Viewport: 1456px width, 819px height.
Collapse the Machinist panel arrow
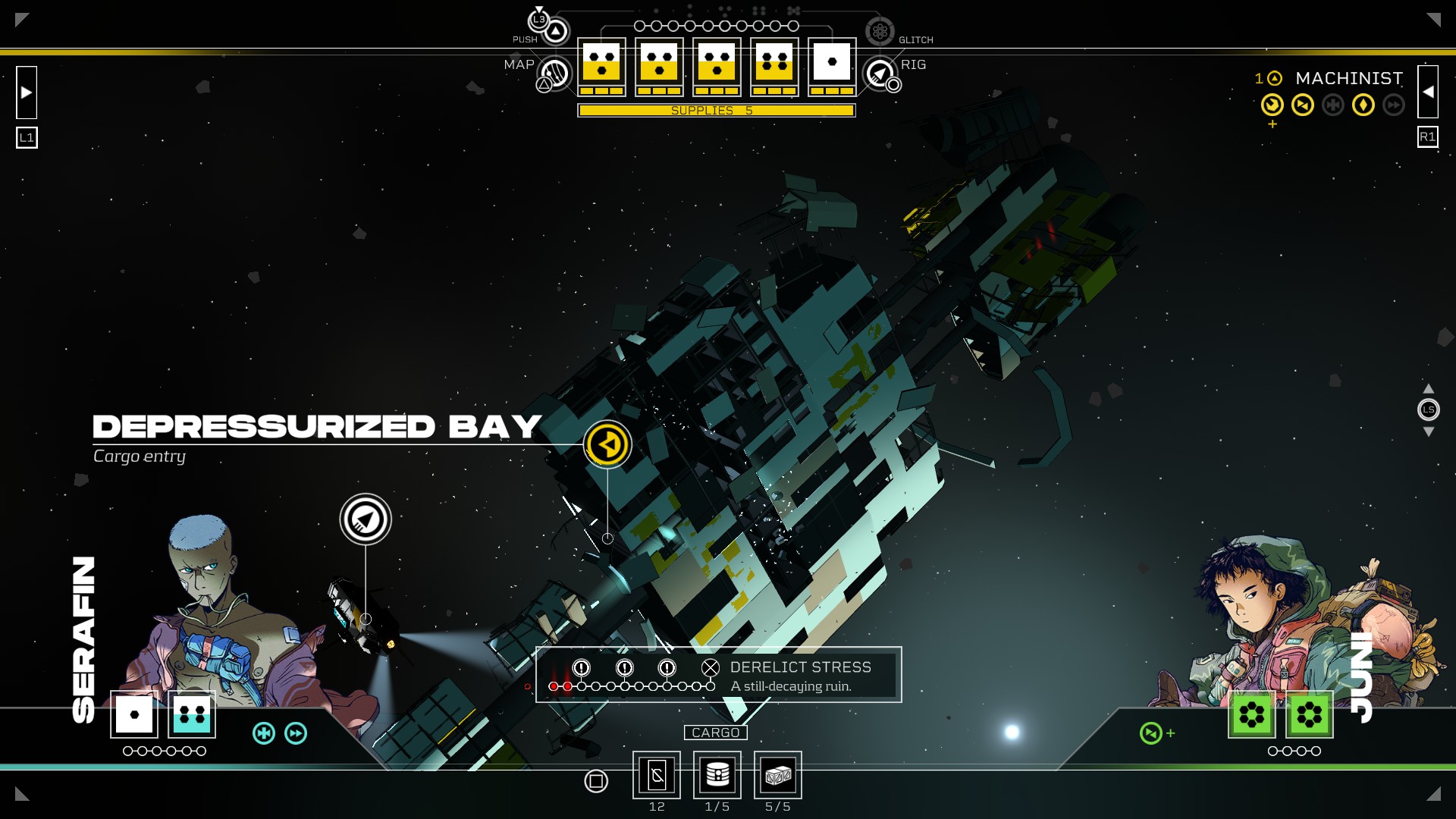[x=1428, y=92]
